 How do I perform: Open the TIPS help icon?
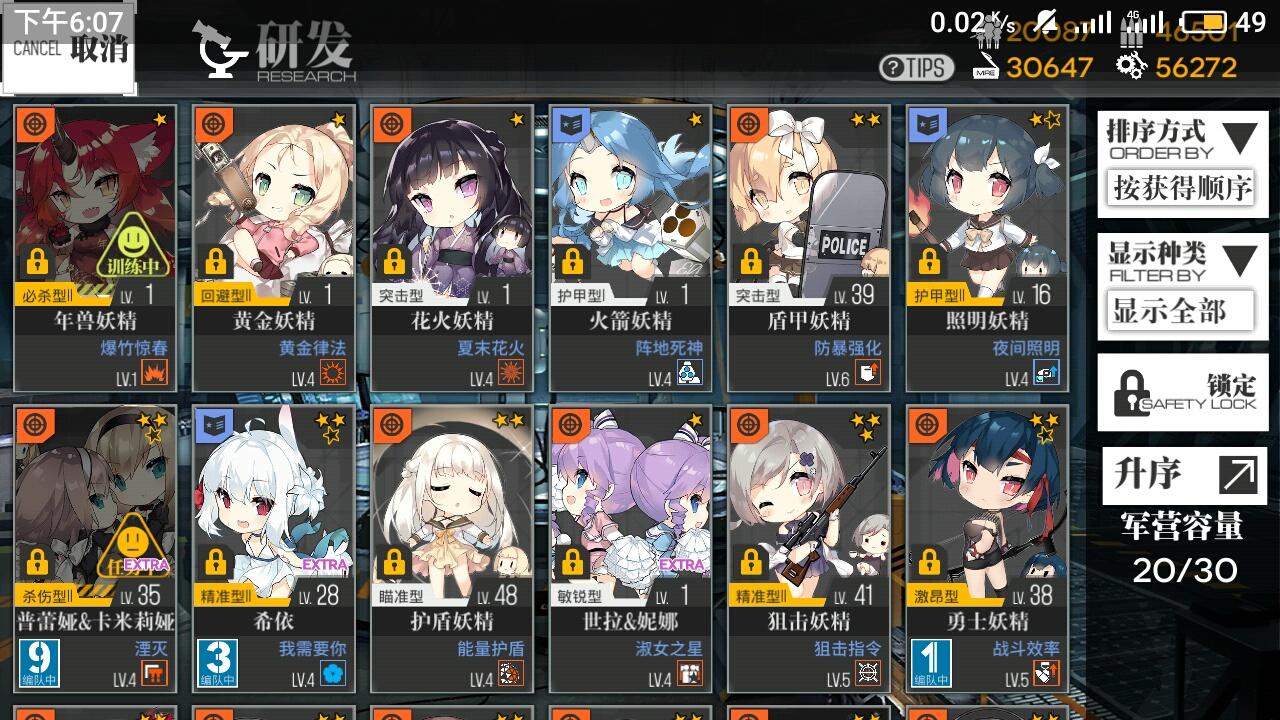click(918, 68)
